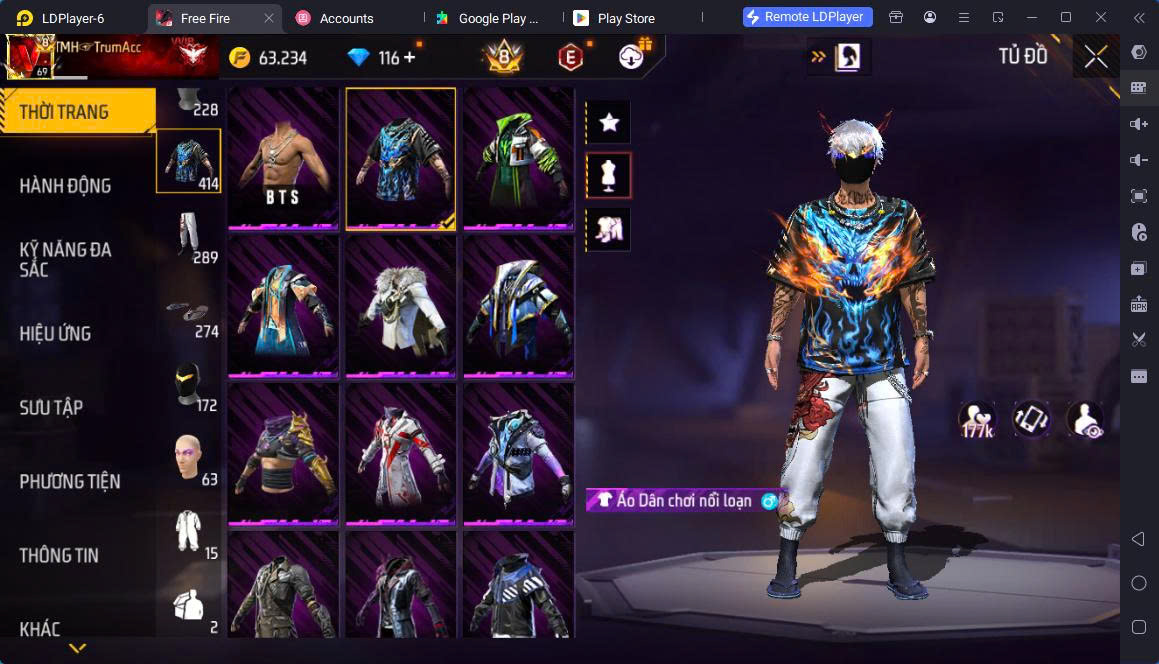This screenshot has height=664, width=1159.
Task: Open the Hiệu Ứng section
Action: pos(56,334)
